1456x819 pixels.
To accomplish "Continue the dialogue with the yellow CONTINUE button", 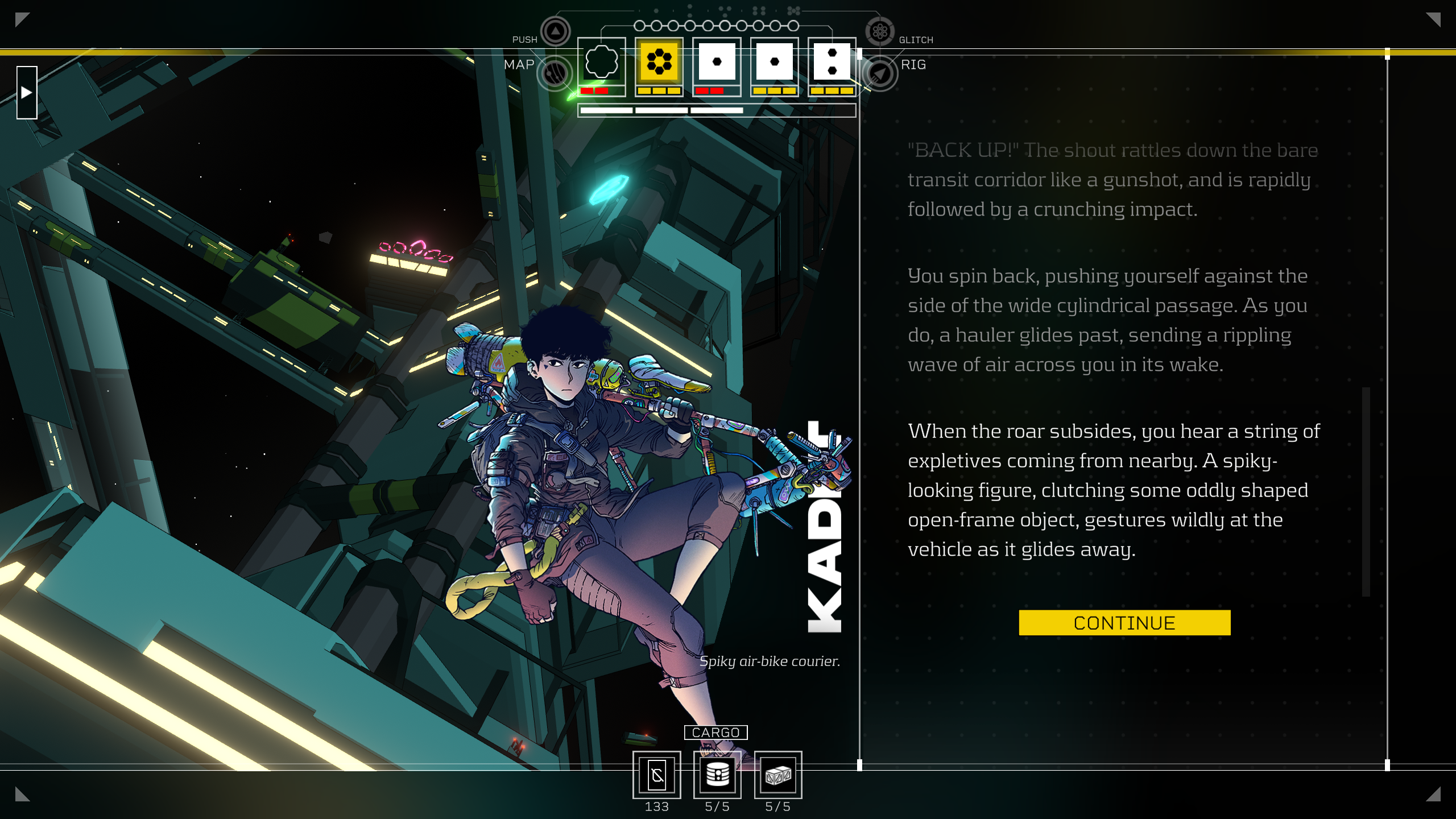I will click(x=1124, y=623).
